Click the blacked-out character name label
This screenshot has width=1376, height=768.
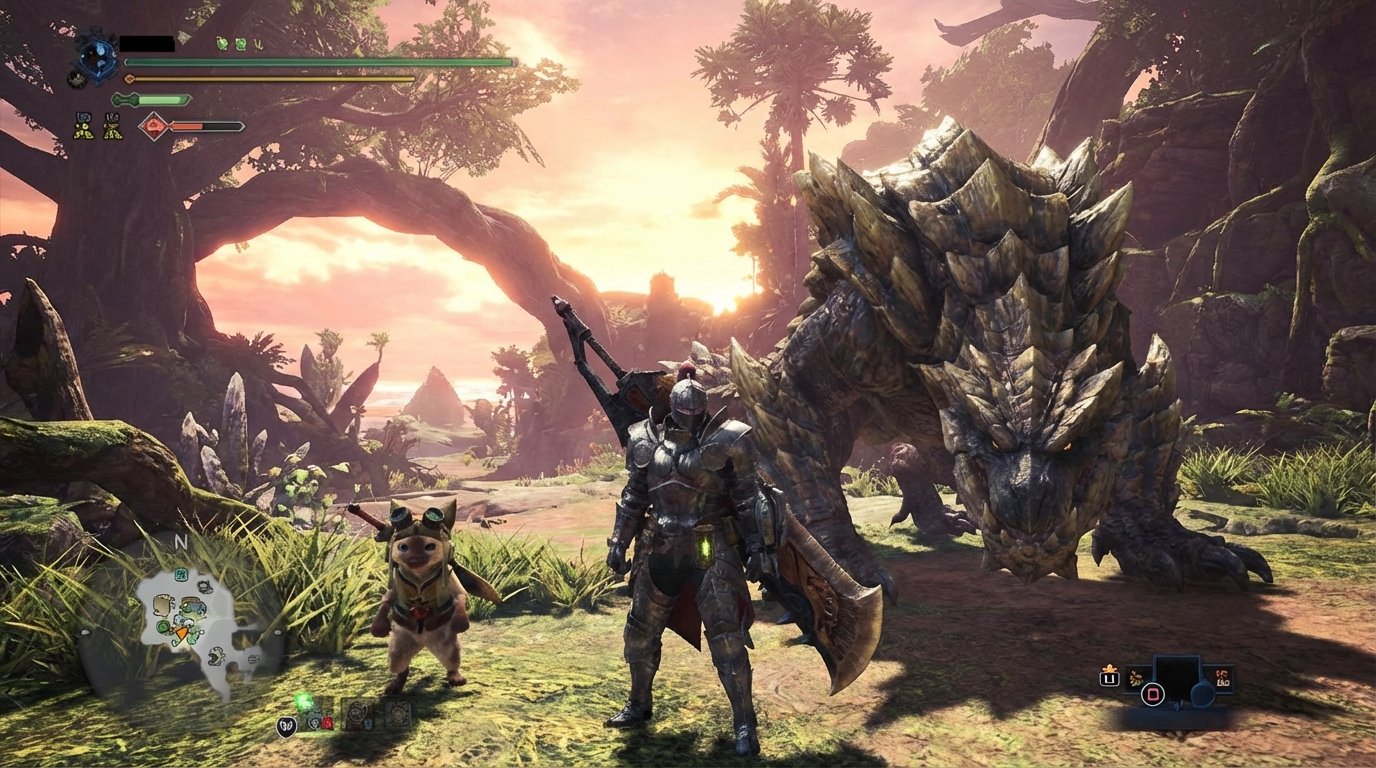point(147,43)
